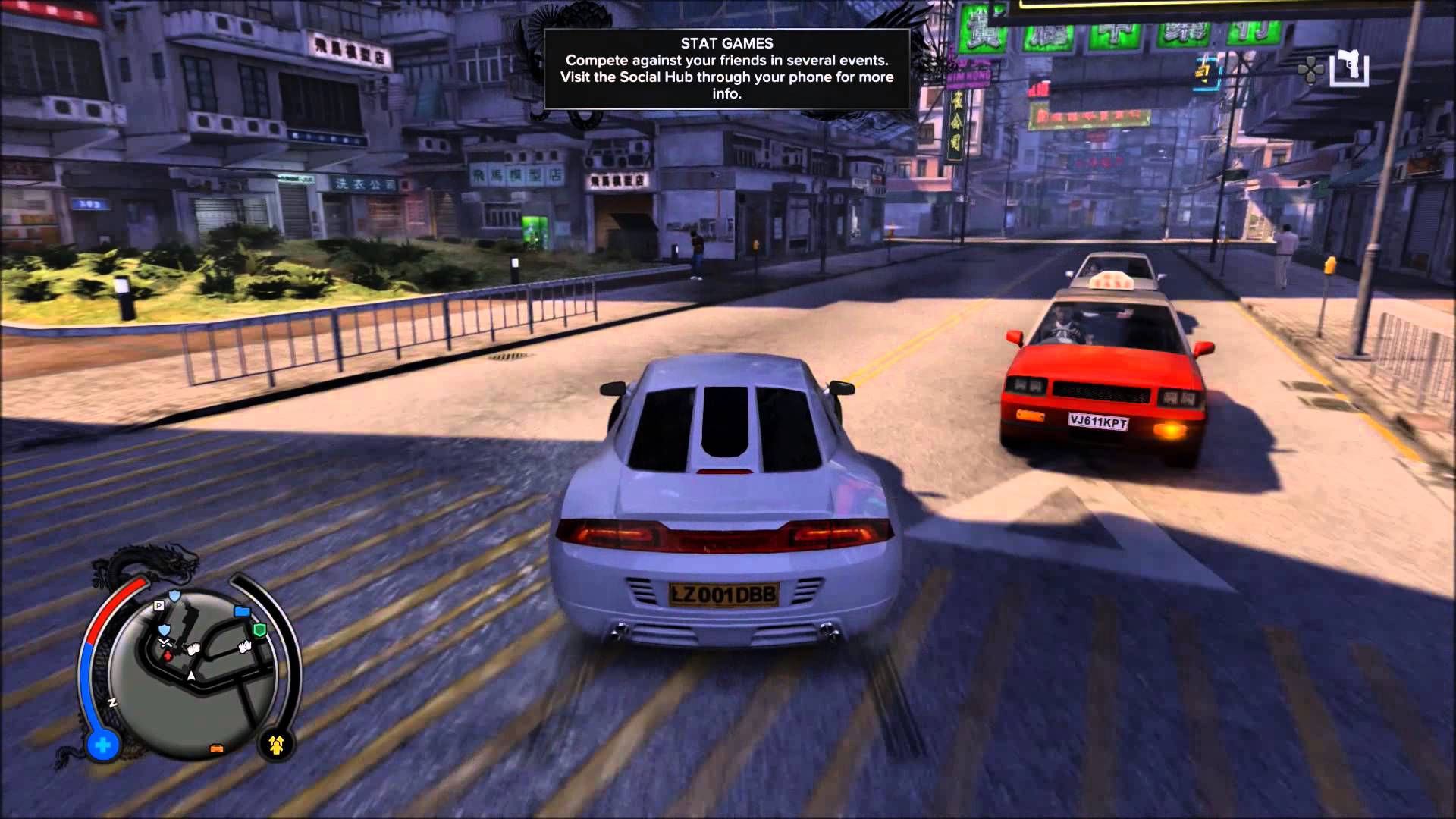The image size is (1456, 819).
Task: Select the orange briefcase marker on minimap
Action: point(215,749)
